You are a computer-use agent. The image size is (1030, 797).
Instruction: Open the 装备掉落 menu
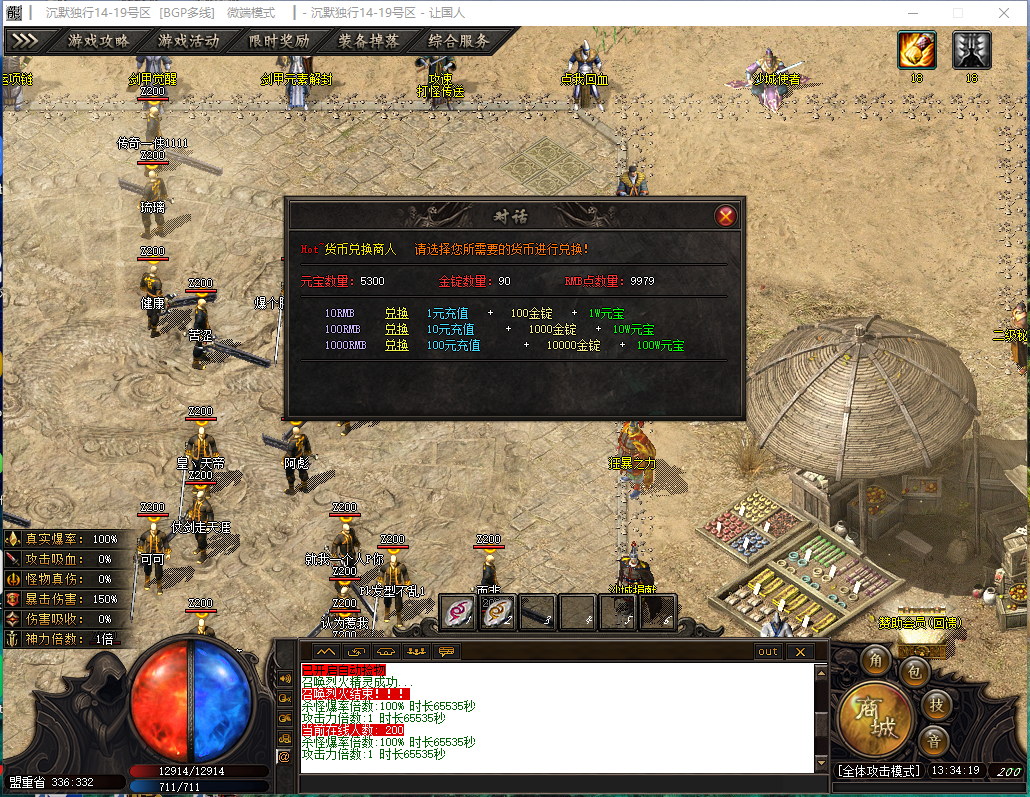(368, 41)
